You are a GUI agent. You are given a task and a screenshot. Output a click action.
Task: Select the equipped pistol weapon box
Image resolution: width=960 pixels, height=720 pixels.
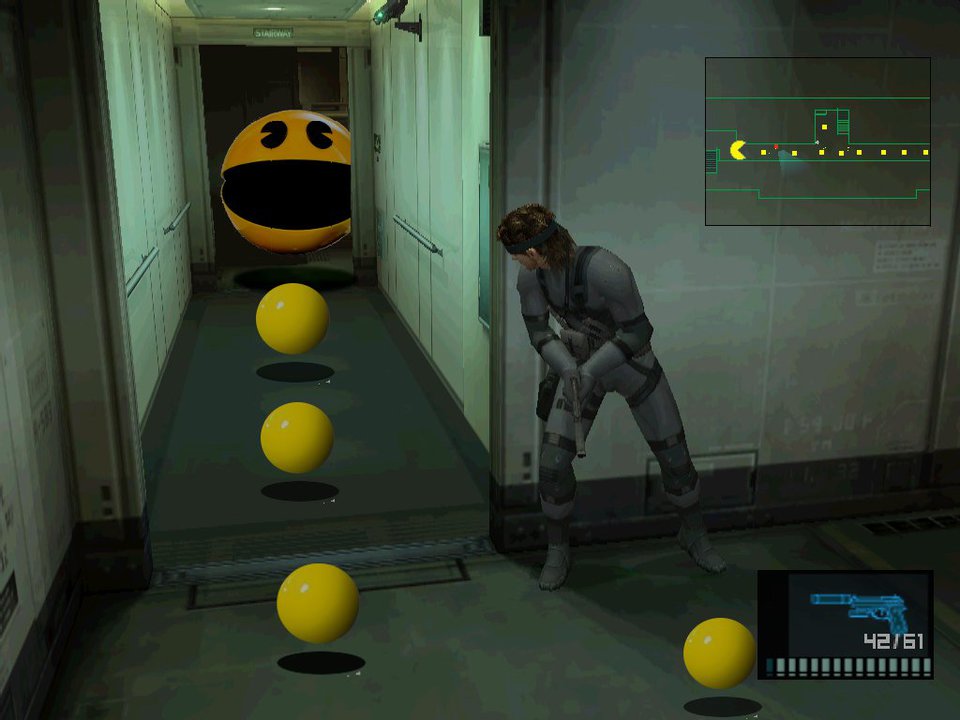coord(845,624)
